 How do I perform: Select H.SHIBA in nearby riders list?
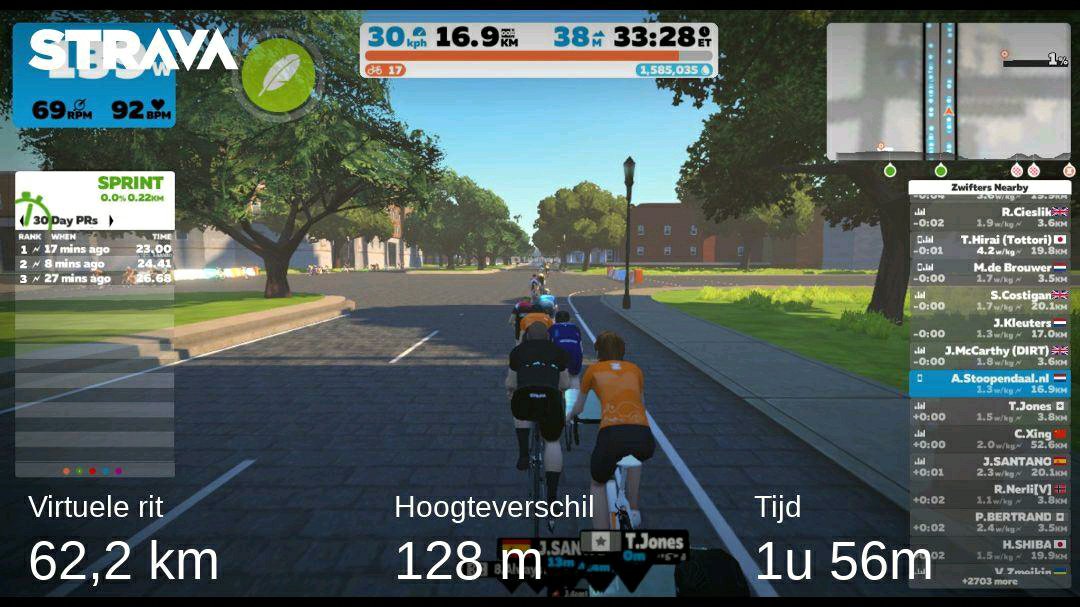(x=989, y=549)
